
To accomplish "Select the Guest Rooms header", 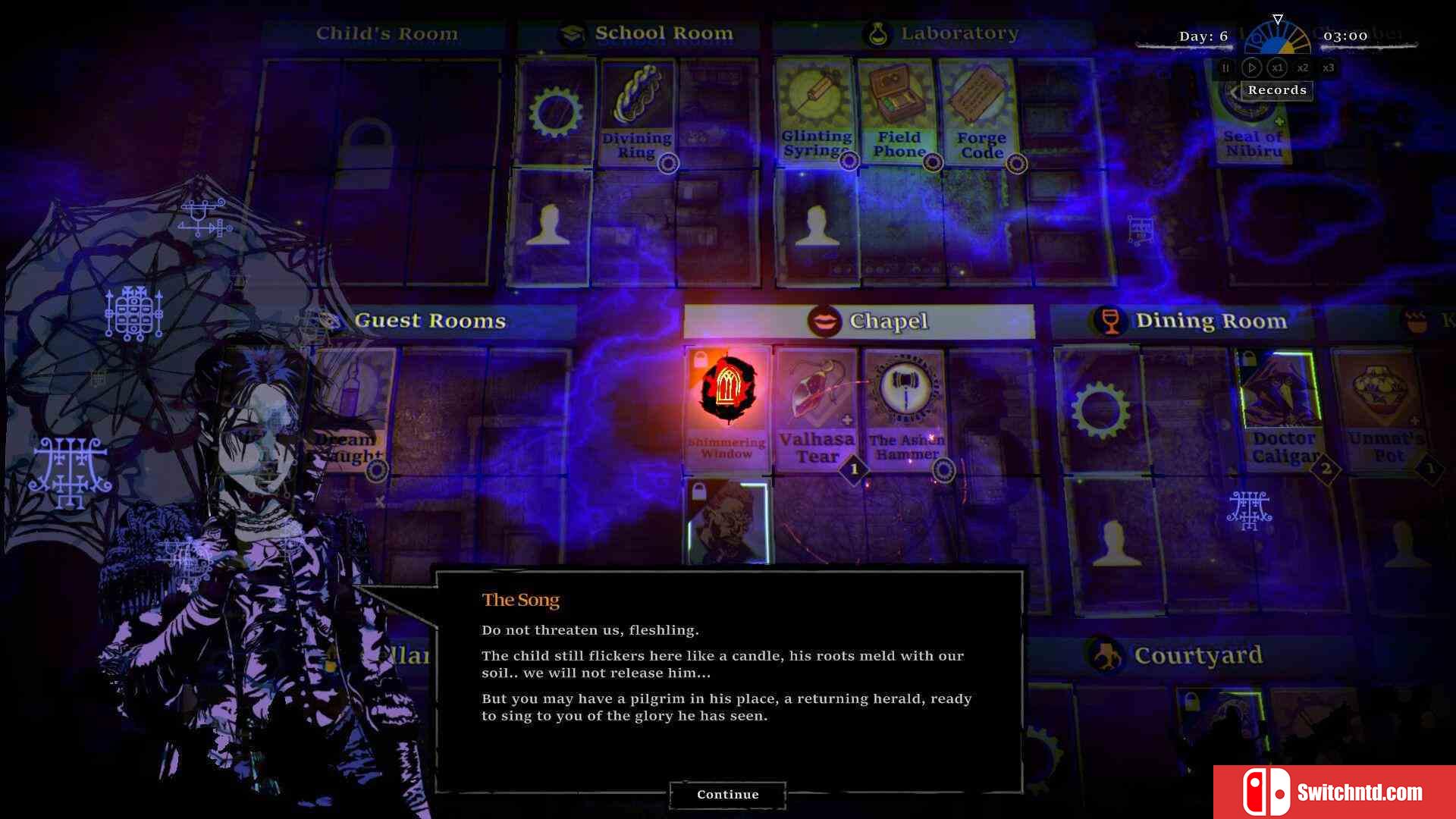I will [x=430, y=322].
